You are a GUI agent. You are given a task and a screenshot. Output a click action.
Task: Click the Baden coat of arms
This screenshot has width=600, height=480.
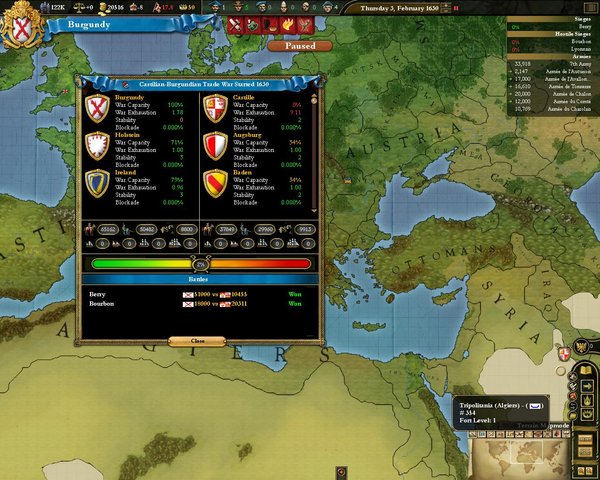pyautogui.click(x=216, y=182)
